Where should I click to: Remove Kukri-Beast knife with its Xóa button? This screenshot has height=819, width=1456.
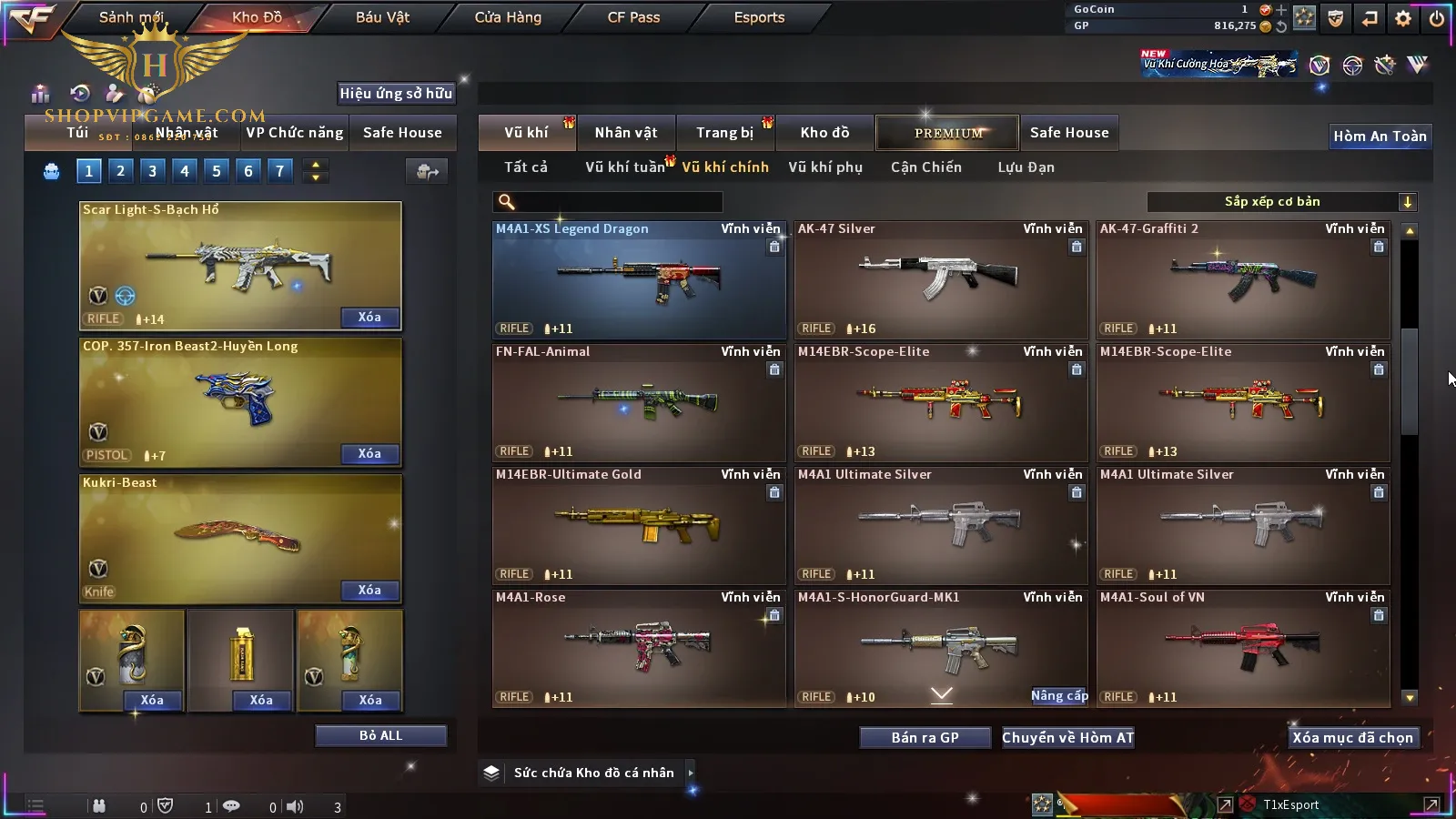369,591
